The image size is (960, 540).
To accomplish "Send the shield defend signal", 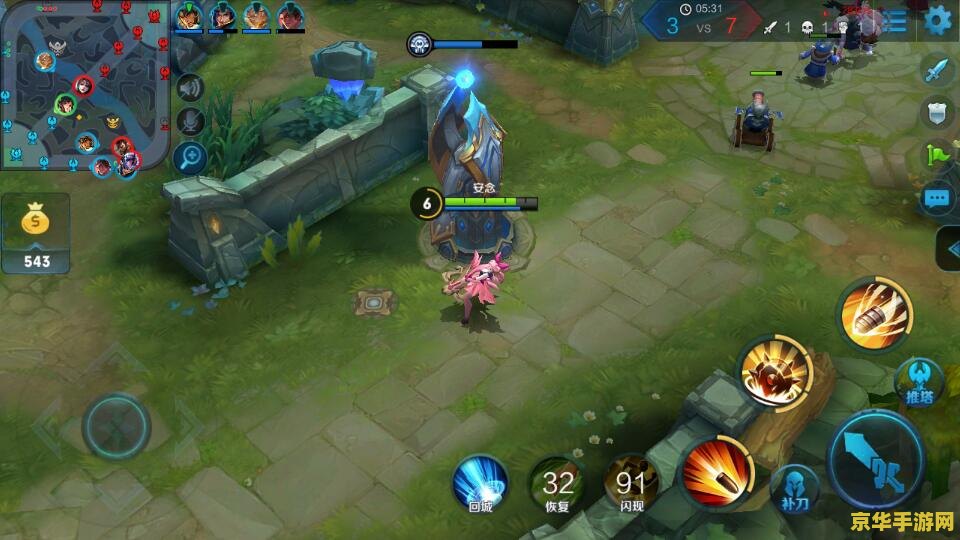I will (936, 113).
